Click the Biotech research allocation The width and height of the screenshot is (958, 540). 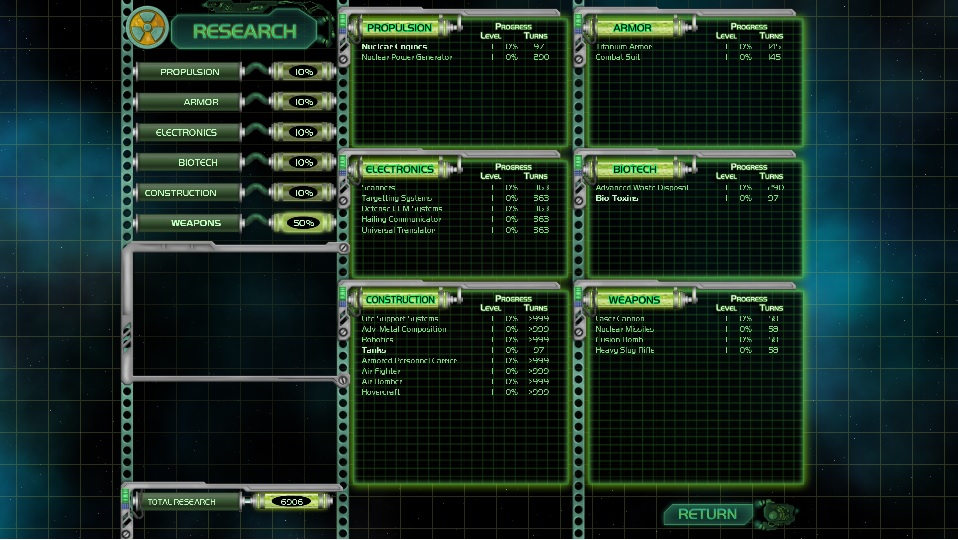point(234,162)
